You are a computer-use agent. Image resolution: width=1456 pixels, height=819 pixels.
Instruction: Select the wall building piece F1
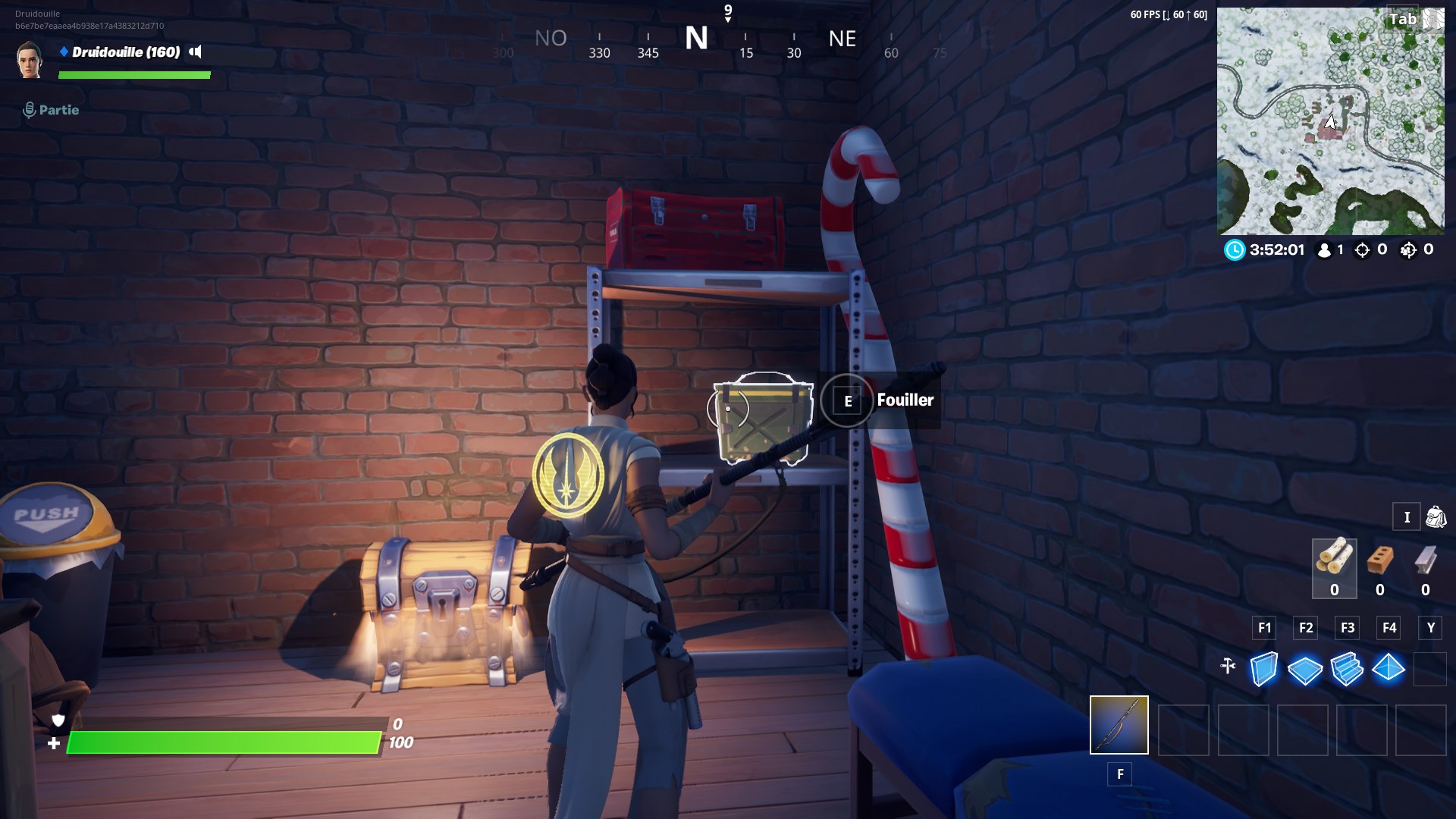pos(1264,669)
